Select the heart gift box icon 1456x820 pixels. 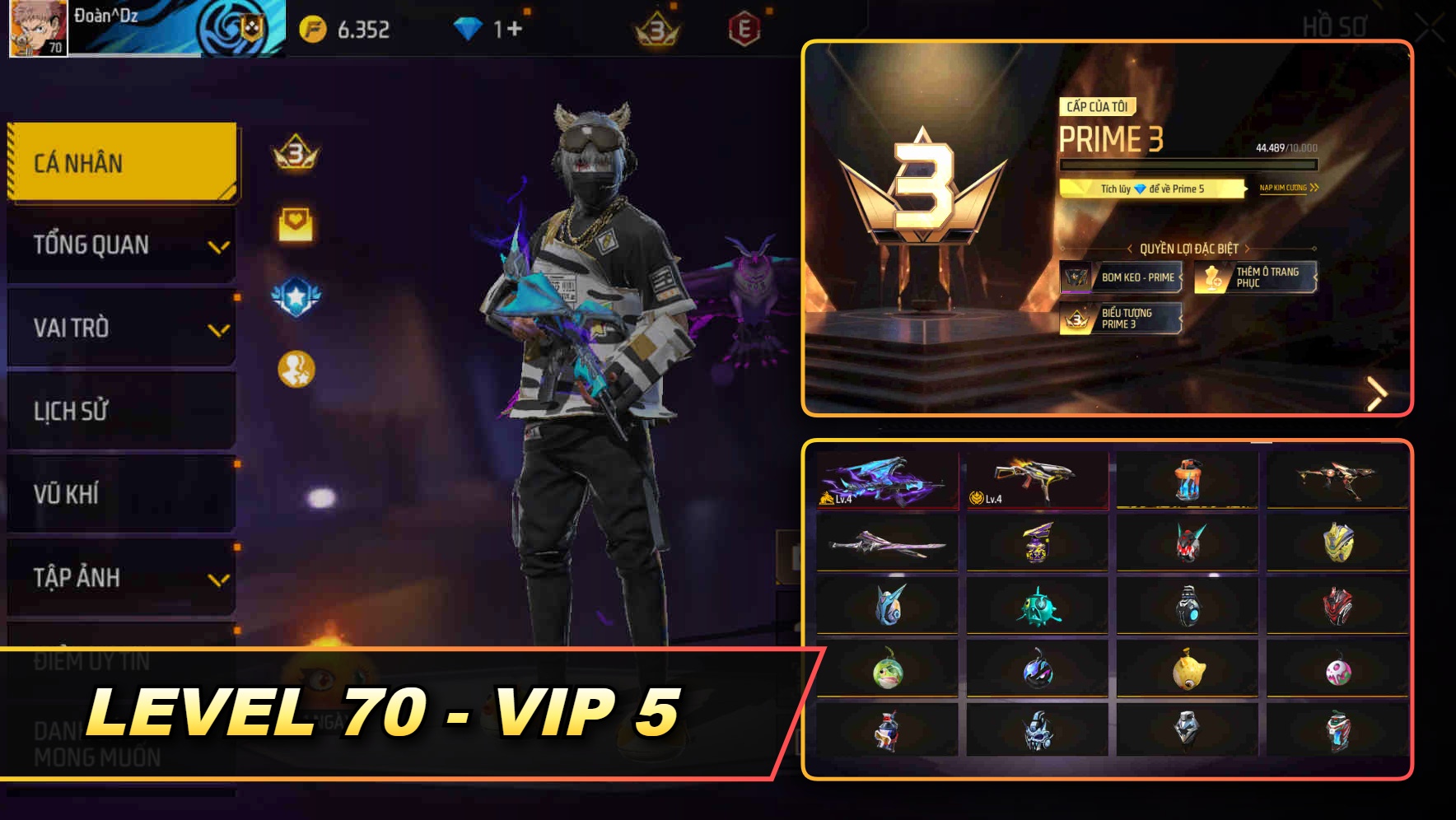click(296, 221)
